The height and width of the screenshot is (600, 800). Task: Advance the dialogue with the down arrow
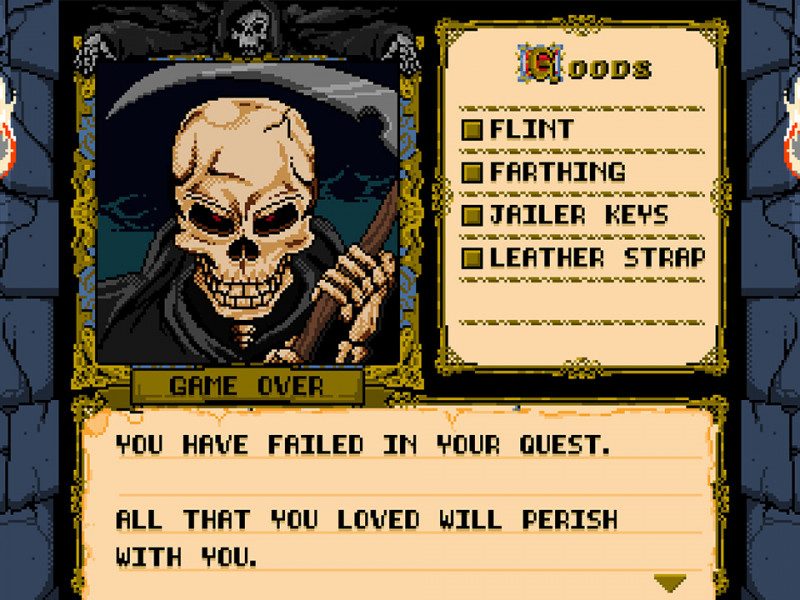coord(669,582)
